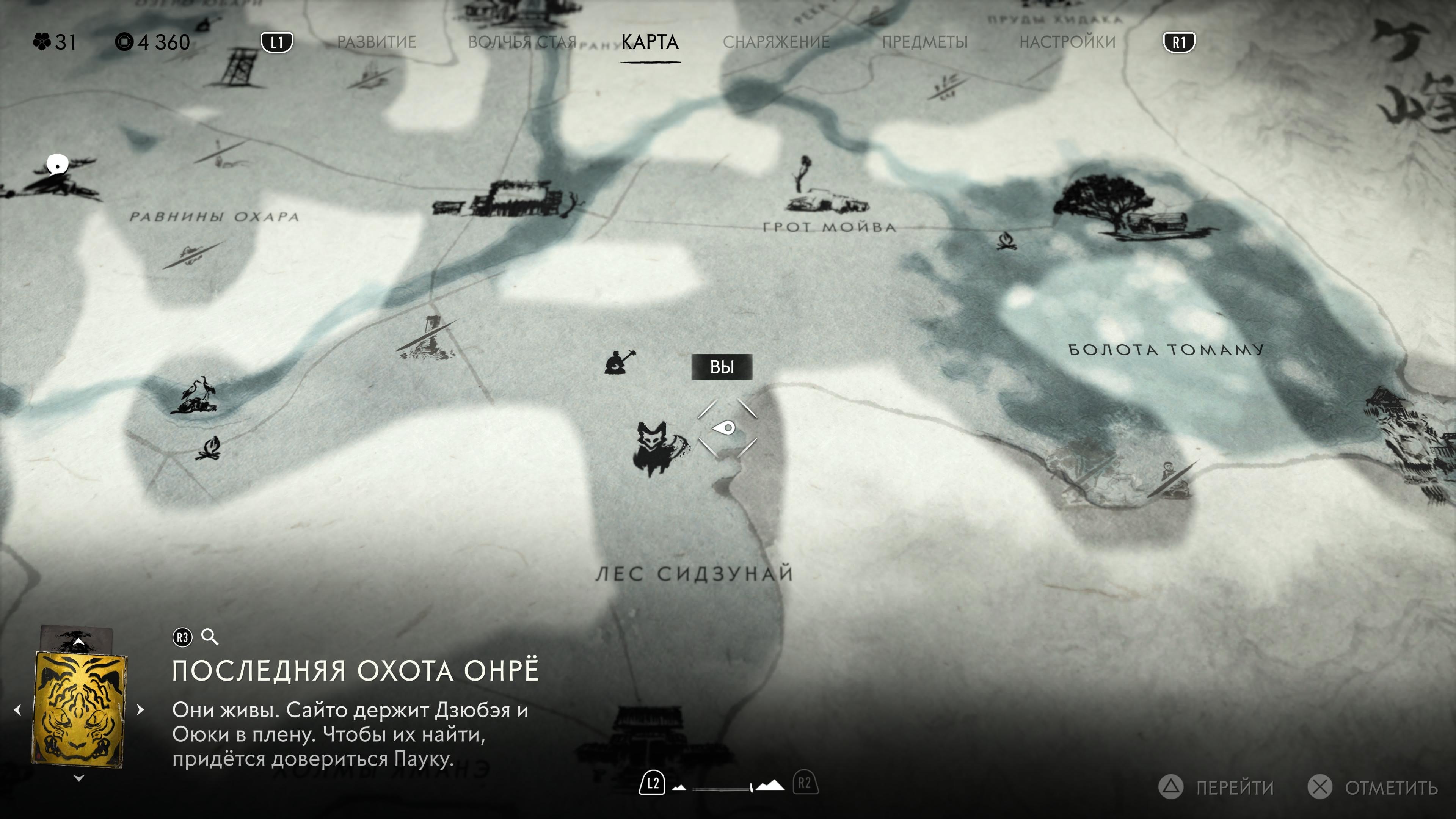Switch to the Развитие tab
Viewport: 1456px width, 819px height.
tap(377, 42)
